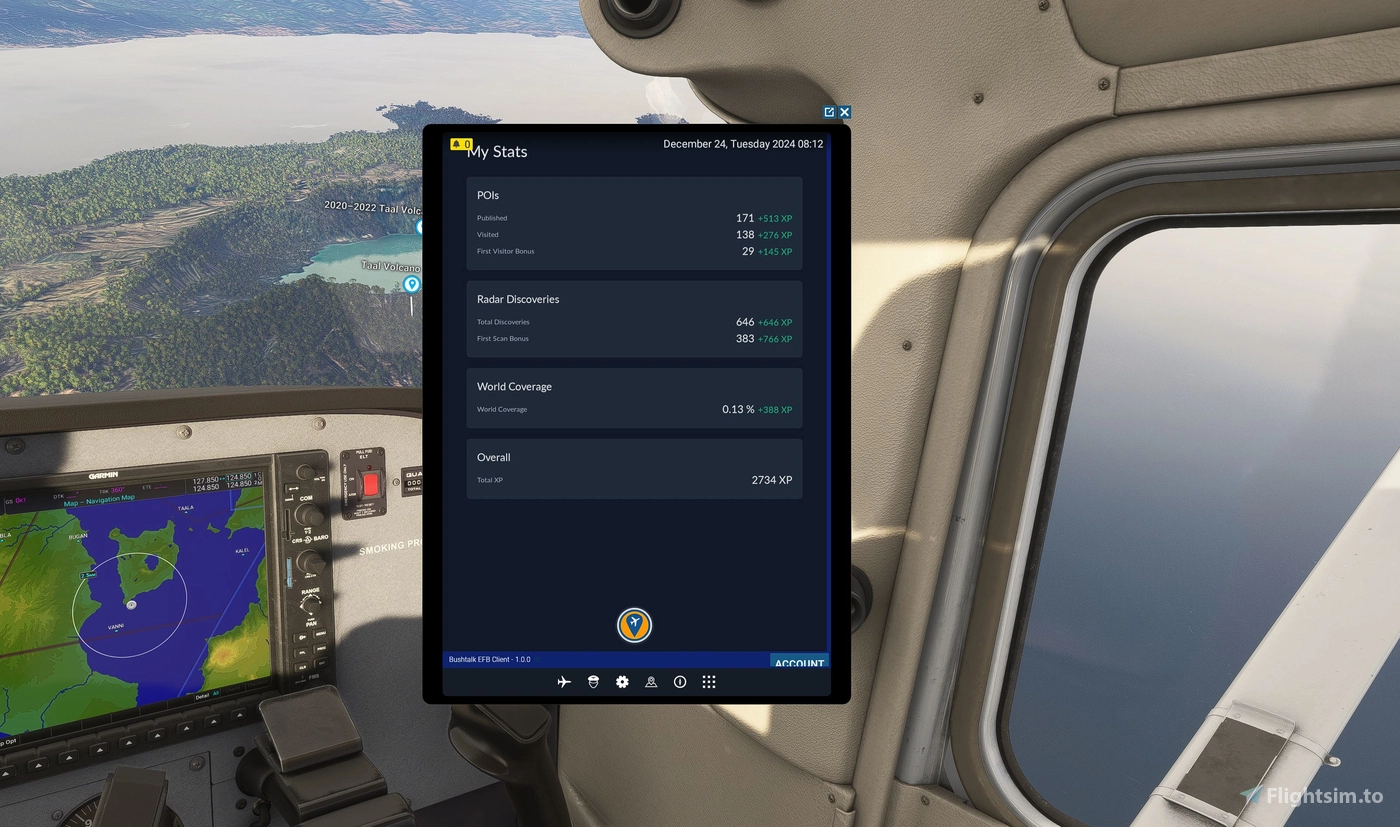The width and height of the screenshot is (1400, 827).
Task: Open the dotted grid apps menu
Action: (x=709, y=682)
